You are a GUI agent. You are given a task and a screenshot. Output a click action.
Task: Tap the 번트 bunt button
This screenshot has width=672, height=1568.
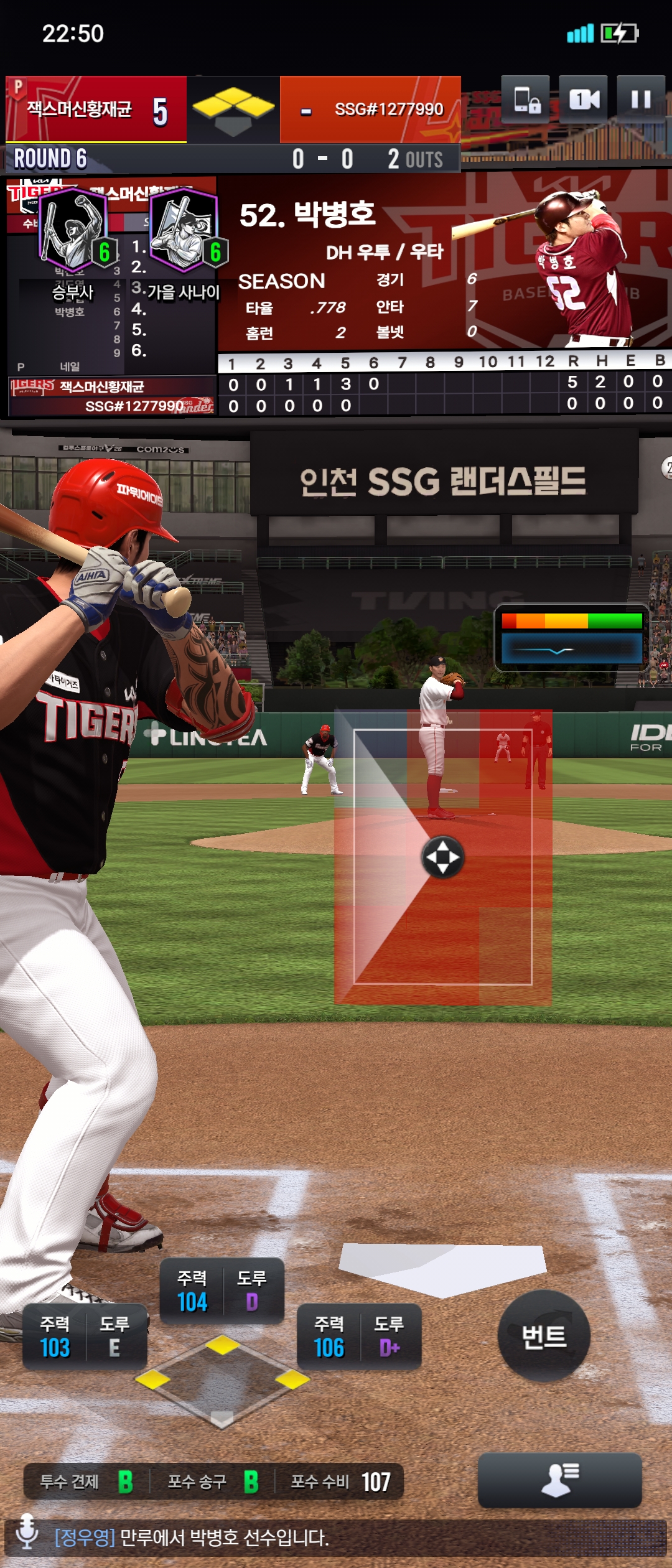coord(544,1337)
